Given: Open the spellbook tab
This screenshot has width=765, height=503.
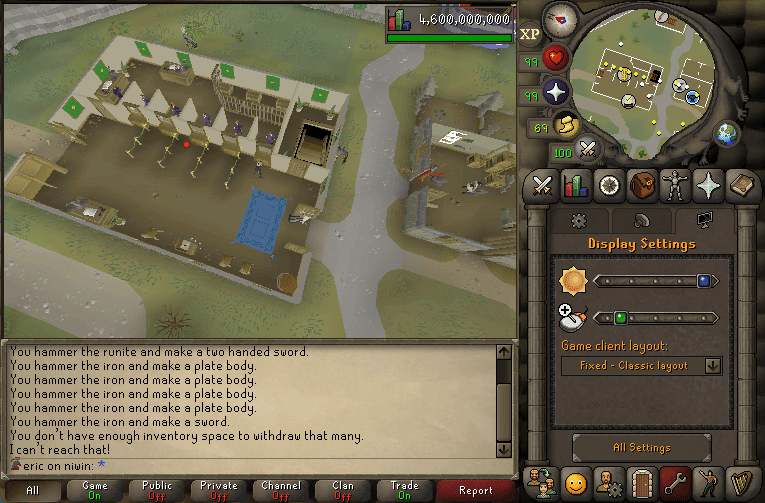Looking at the screenshot, I should tap(740, 186).
